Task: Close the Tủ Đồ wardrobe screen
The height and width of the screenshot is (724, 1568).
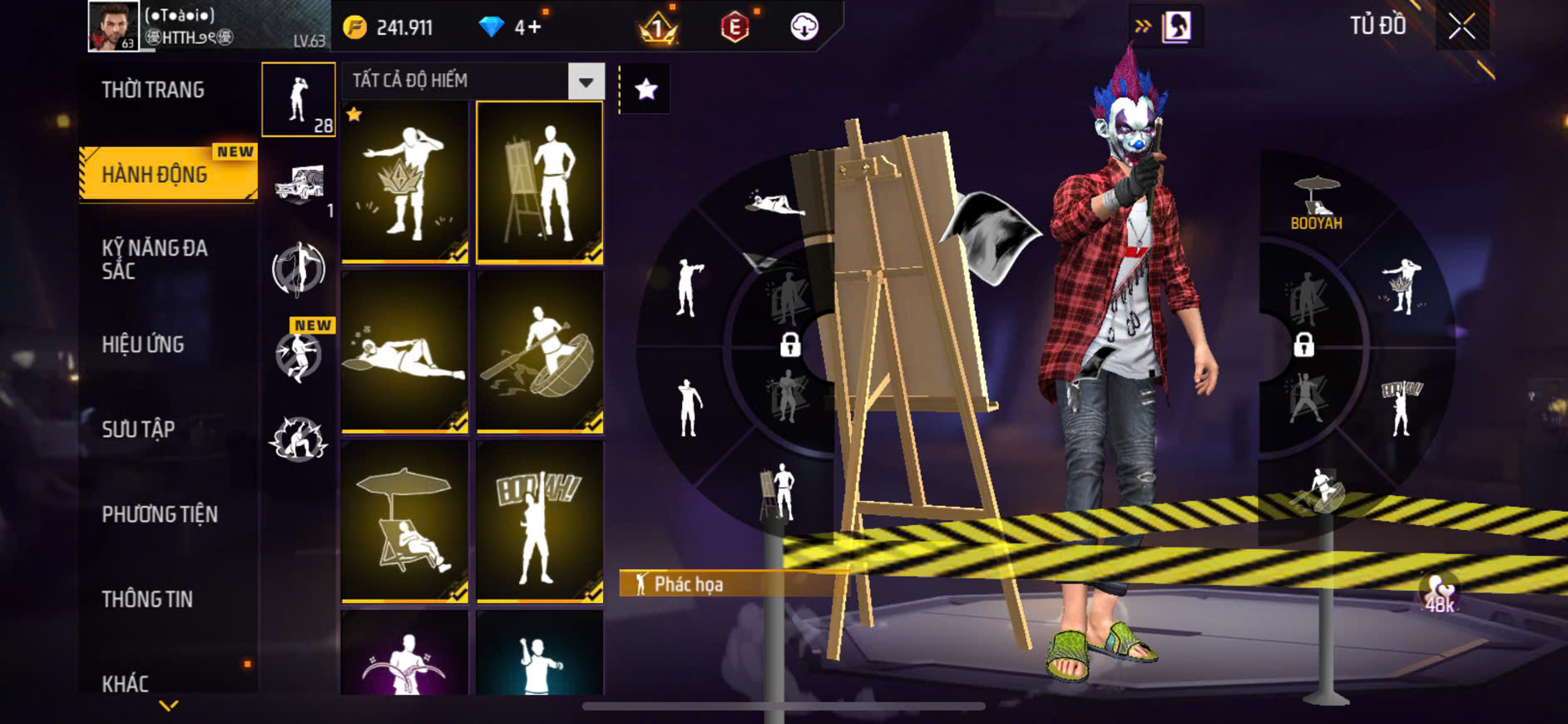Action: point(1462,27)
